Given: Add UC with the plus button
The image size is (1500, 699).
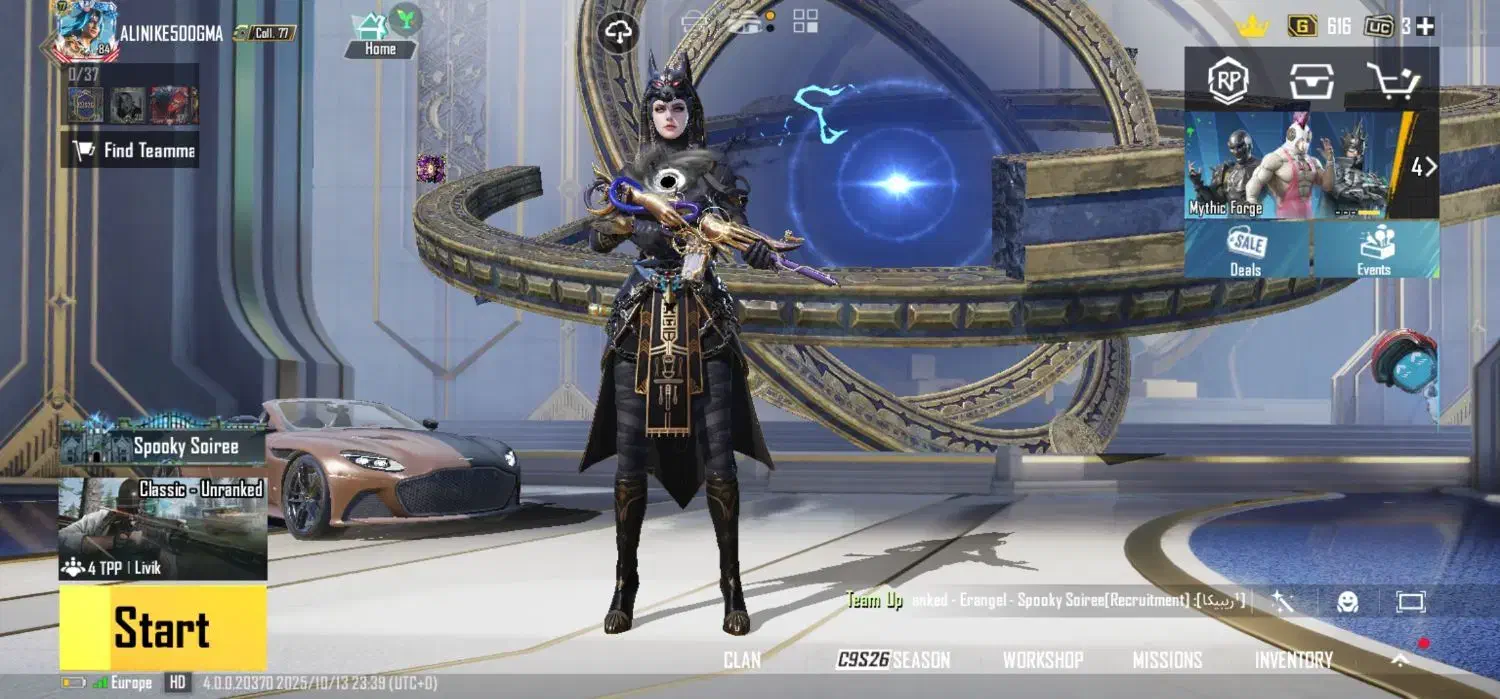Looking at the screenshot, I should (1425, 27).
